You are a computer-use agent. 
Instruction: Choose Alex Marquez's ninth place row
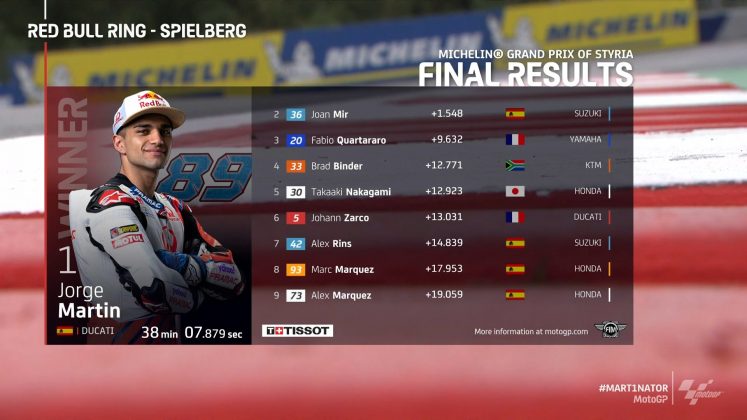click(440, 295)
